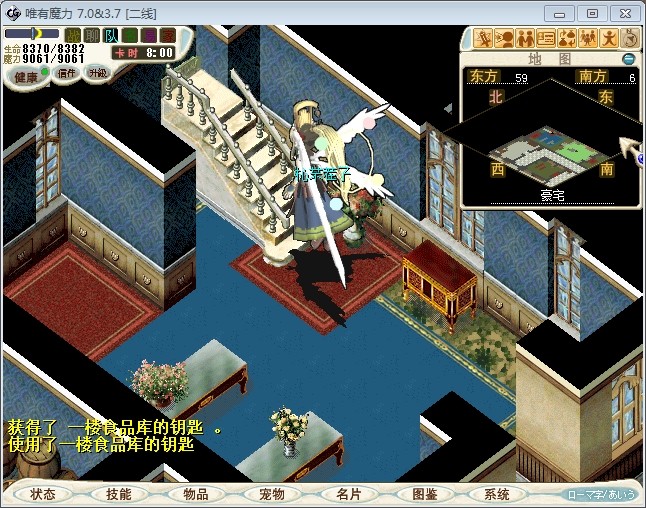
Task: Open the 技能 skills menu
Action: tap(118, 494)
